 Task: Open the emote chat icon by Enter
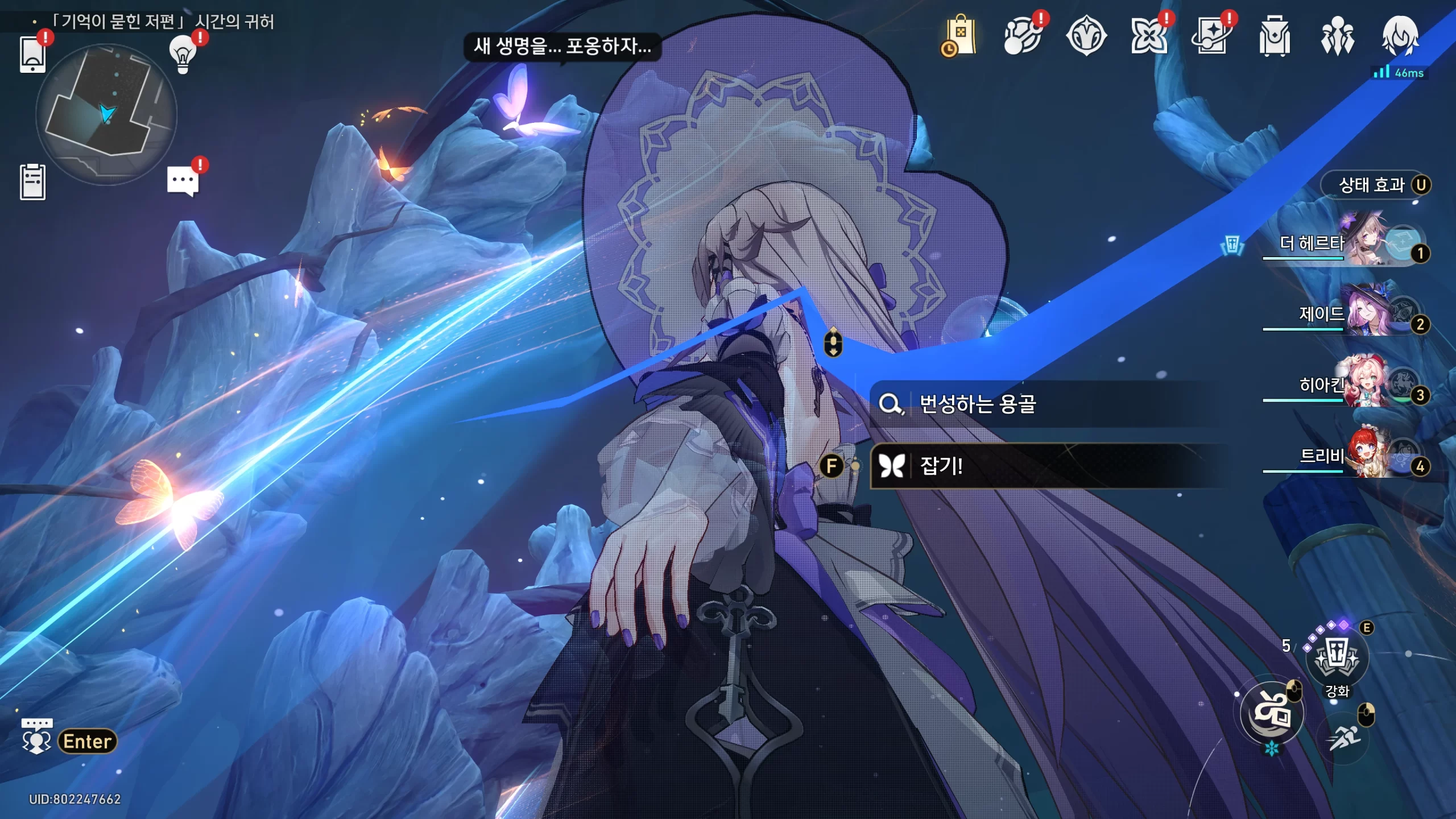click(37, 738)
